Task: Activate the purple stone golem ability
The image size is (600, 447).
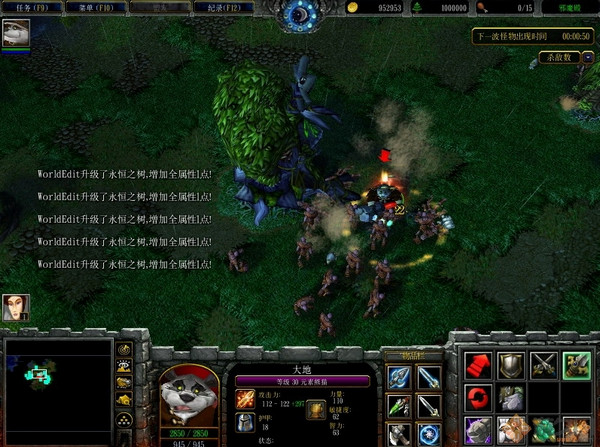Action: click(479, 431)
